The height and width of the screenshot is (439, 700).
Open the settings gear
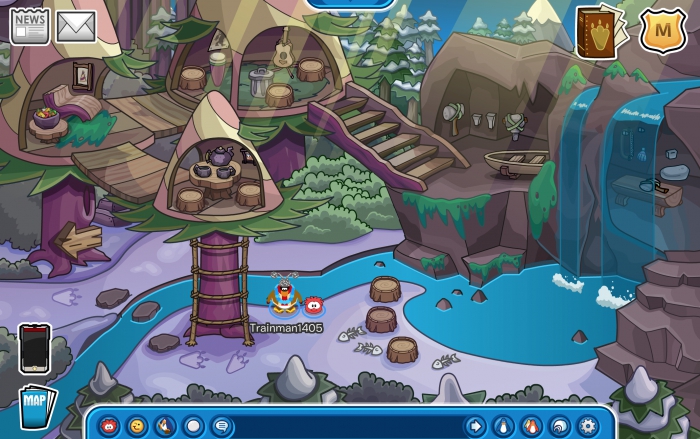click(588, 426)
